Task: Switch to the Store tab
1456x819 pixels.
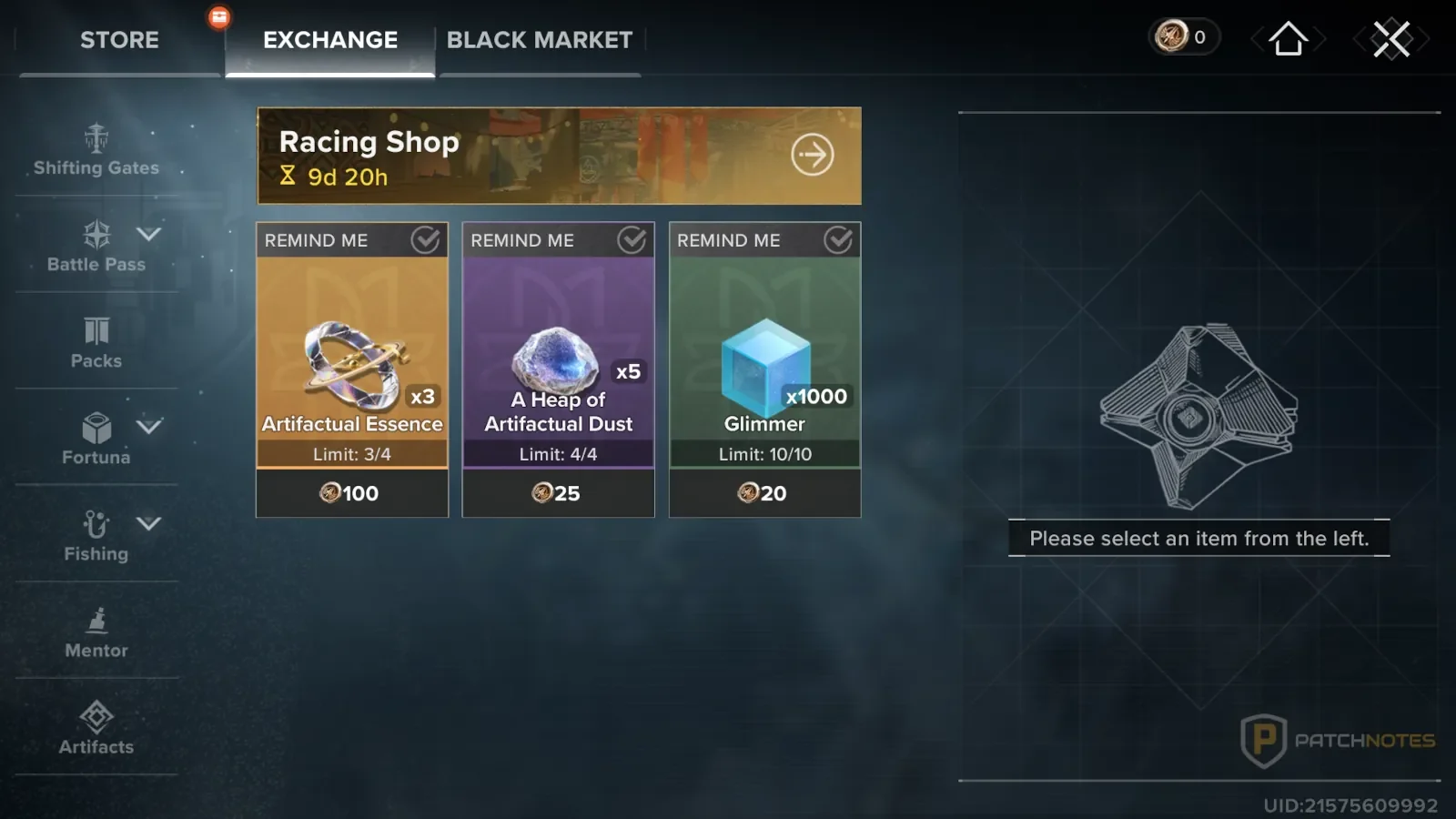Action: [119, 40]
